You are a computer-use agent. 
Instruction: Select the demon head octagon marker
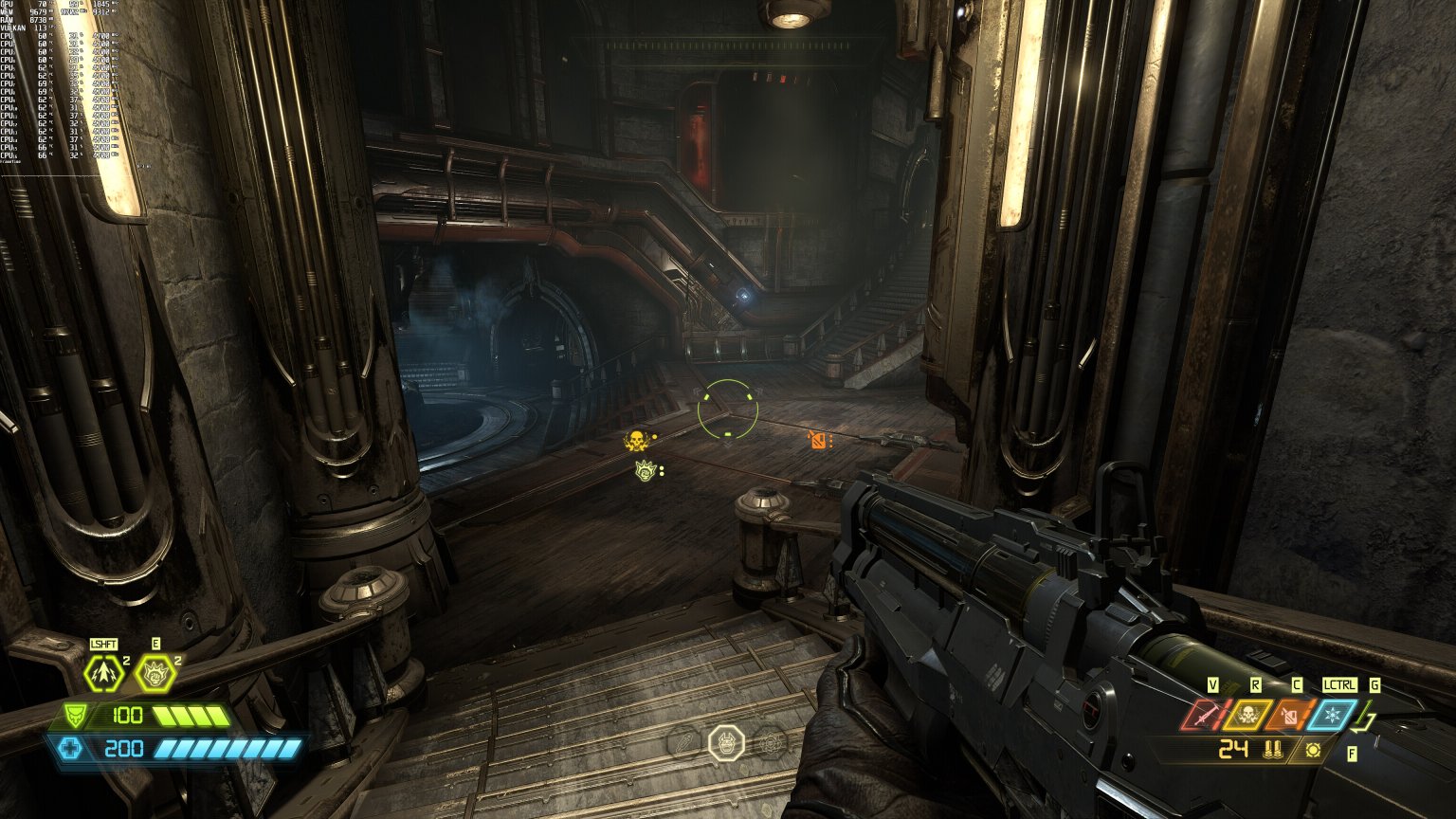[726, 743]
